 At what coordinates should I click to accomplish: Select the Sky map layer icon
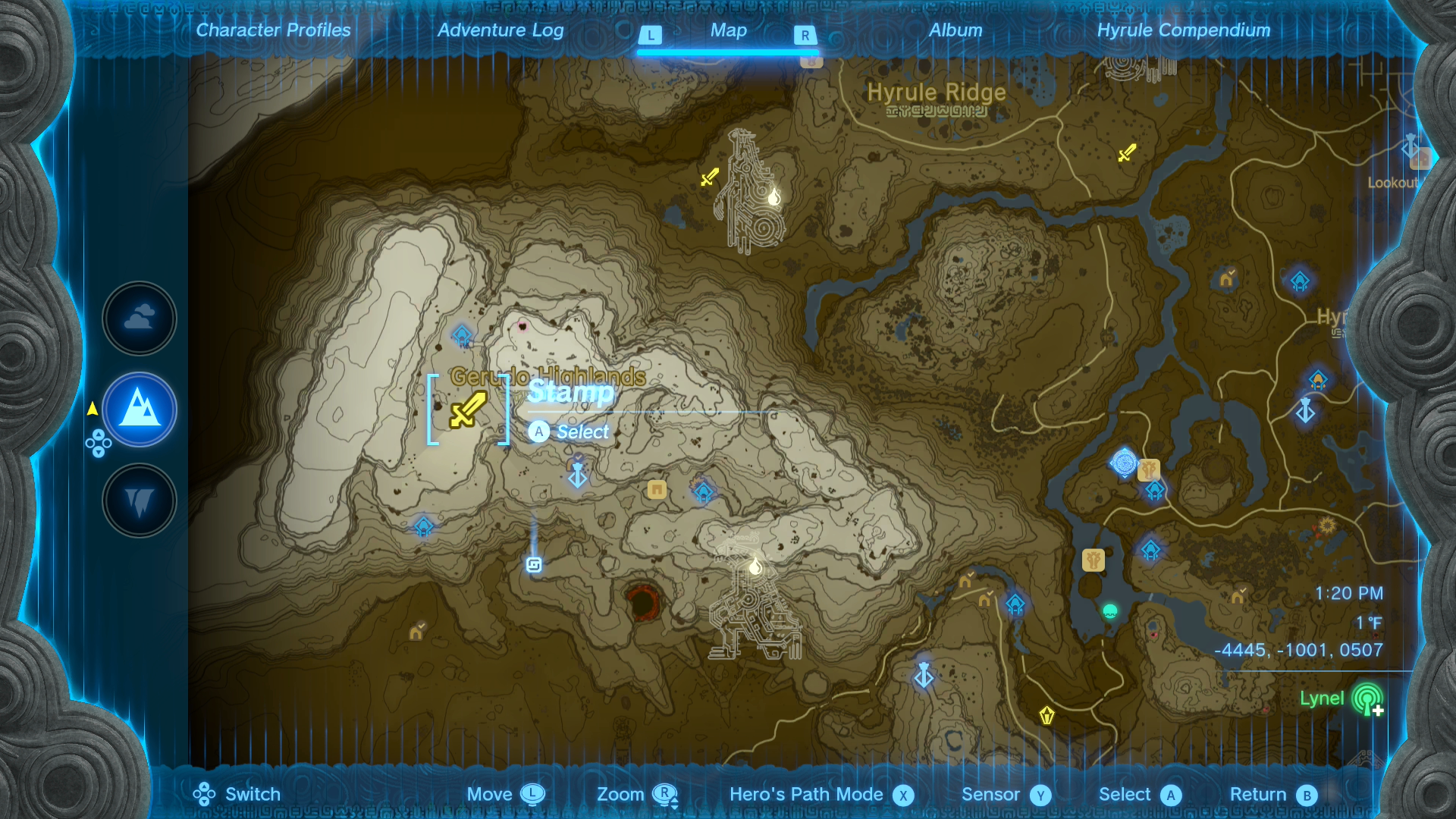[139, 318]
